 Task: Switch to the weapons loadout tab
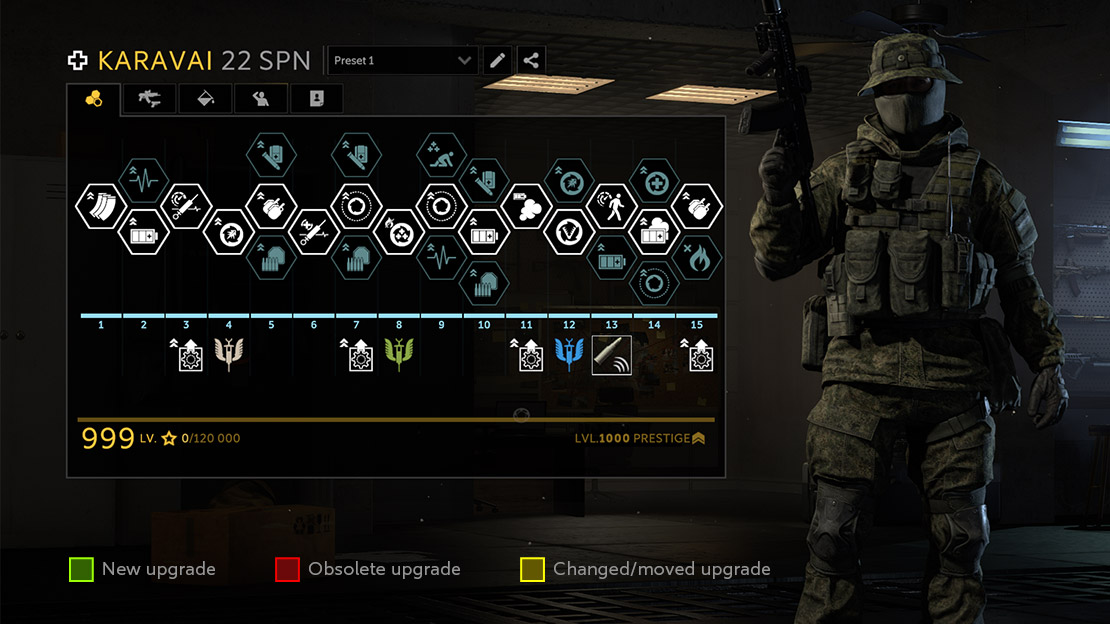click(149, 99)
